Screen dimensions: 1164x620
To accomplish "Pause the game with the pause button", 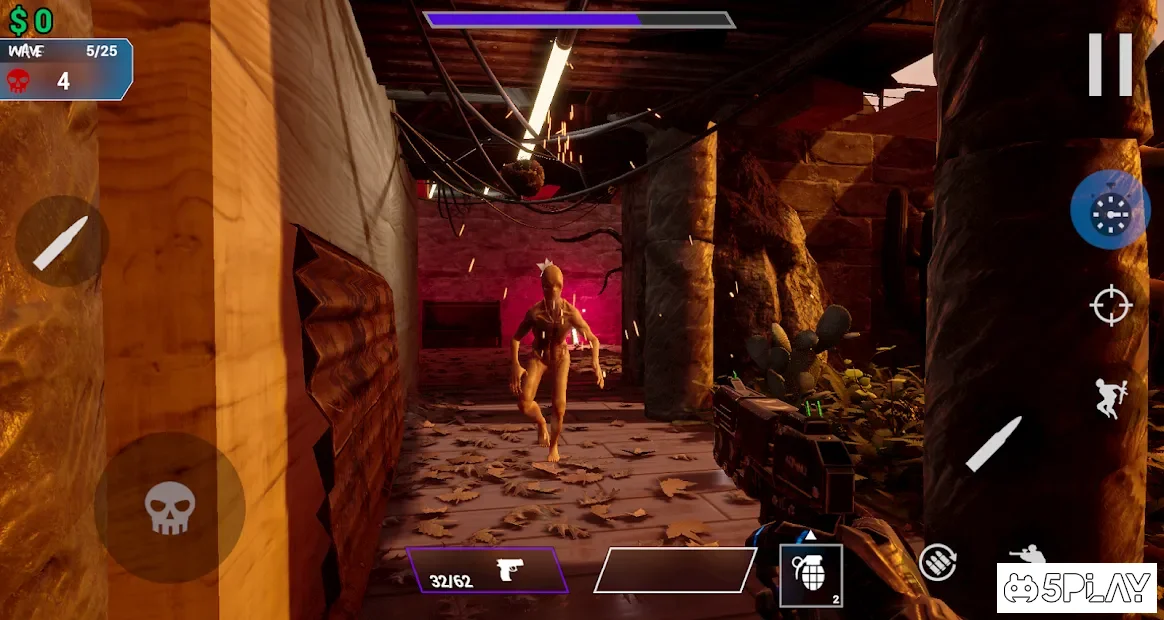I will click(1110, 65).
